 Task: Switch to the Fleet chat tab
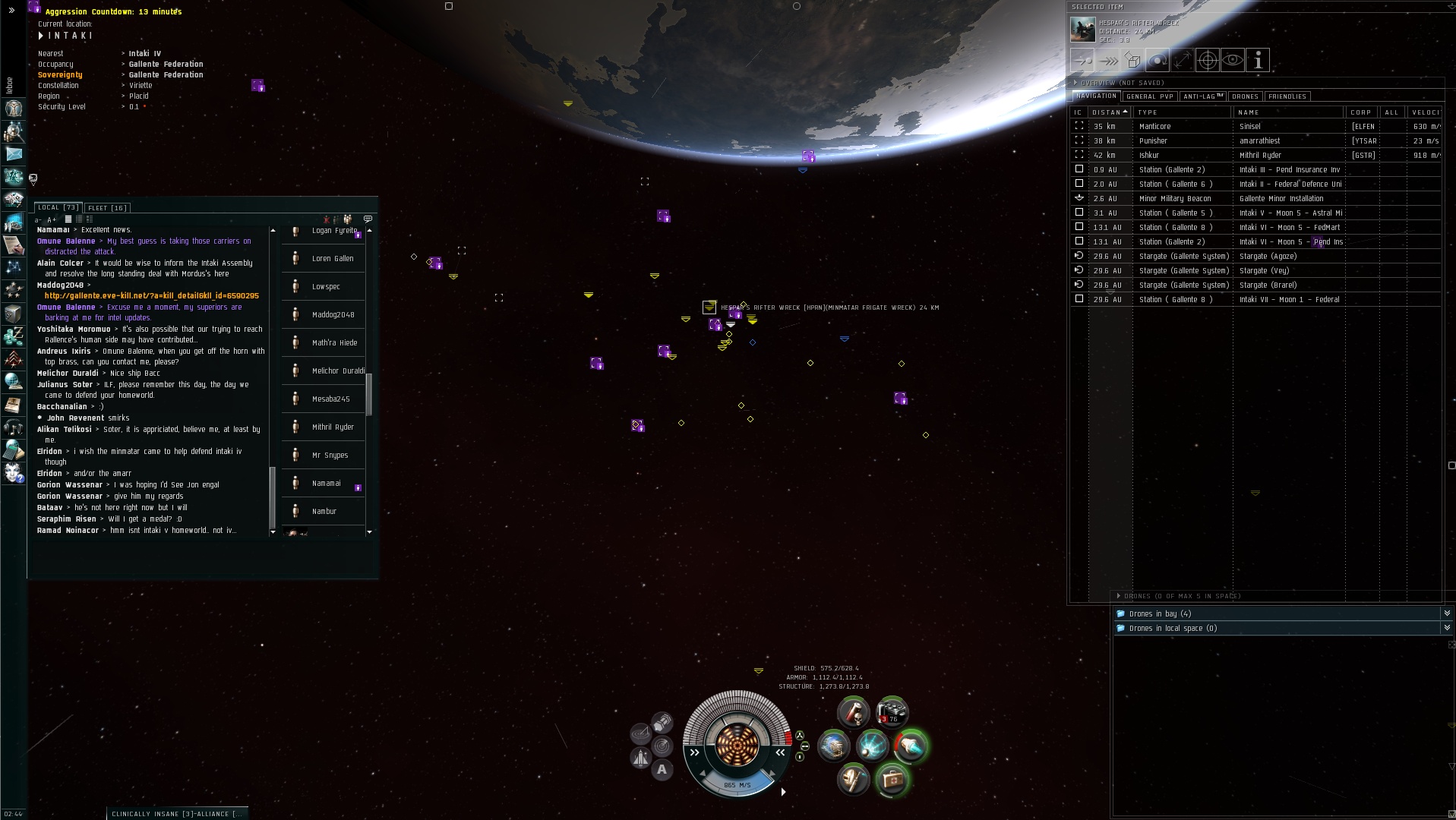(x=107, y=208)
